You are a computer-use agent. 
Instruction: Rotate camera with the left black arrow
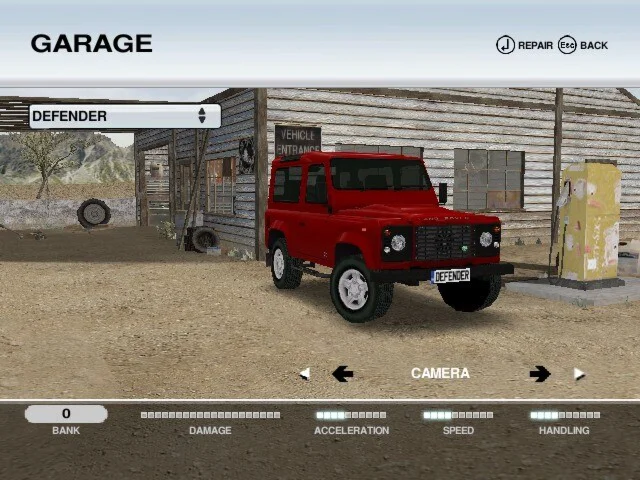point(342,373)
